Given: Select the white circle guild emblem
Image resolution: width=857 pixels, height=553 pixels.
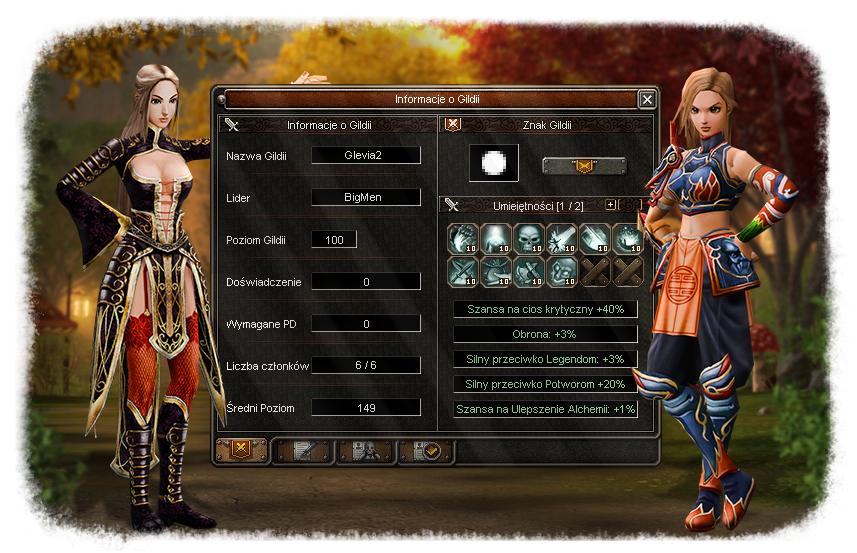Looking at the screenshot, I should coord(494,164).
